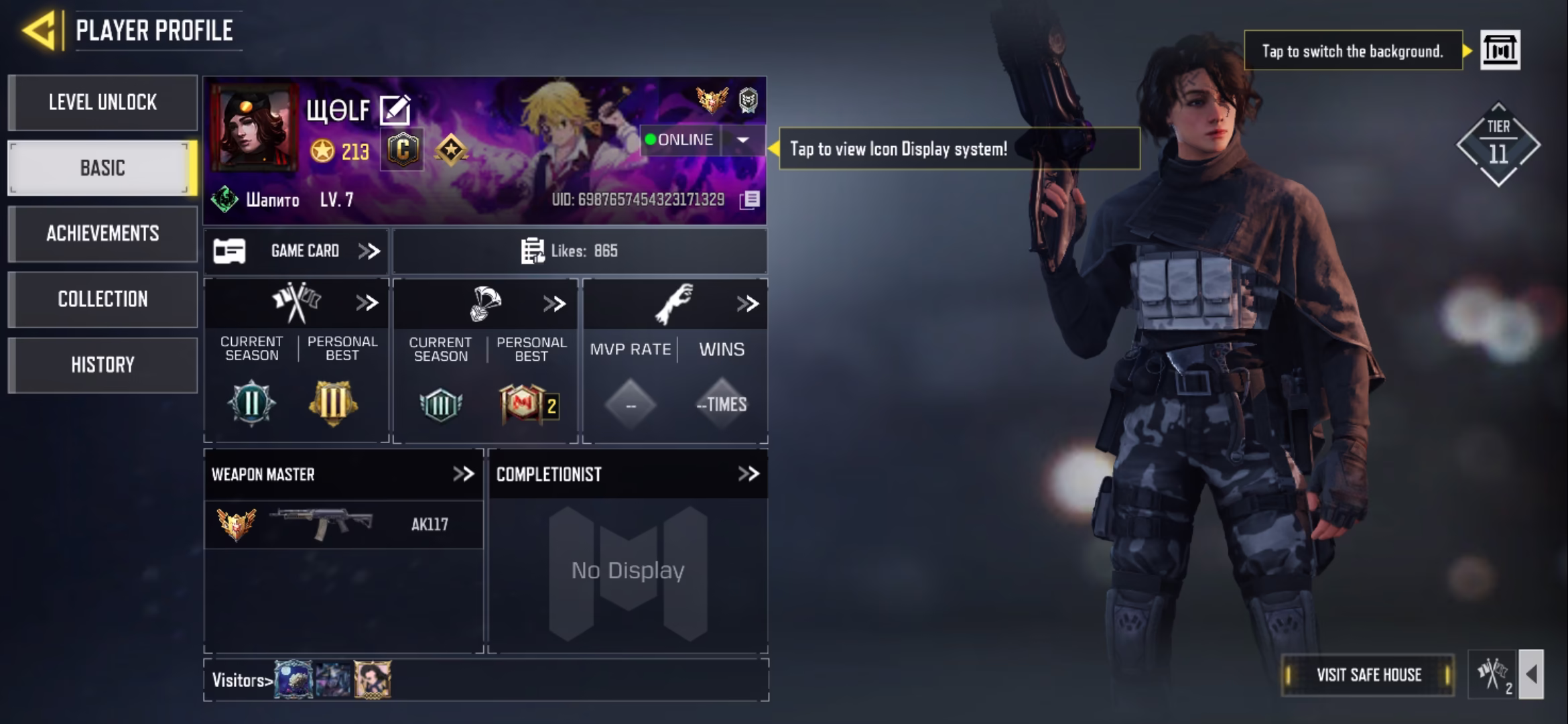Viewport: 1568px width, 724px height.
Task: Expand the Weapon Master panel
Action: [x=463, y=474]
